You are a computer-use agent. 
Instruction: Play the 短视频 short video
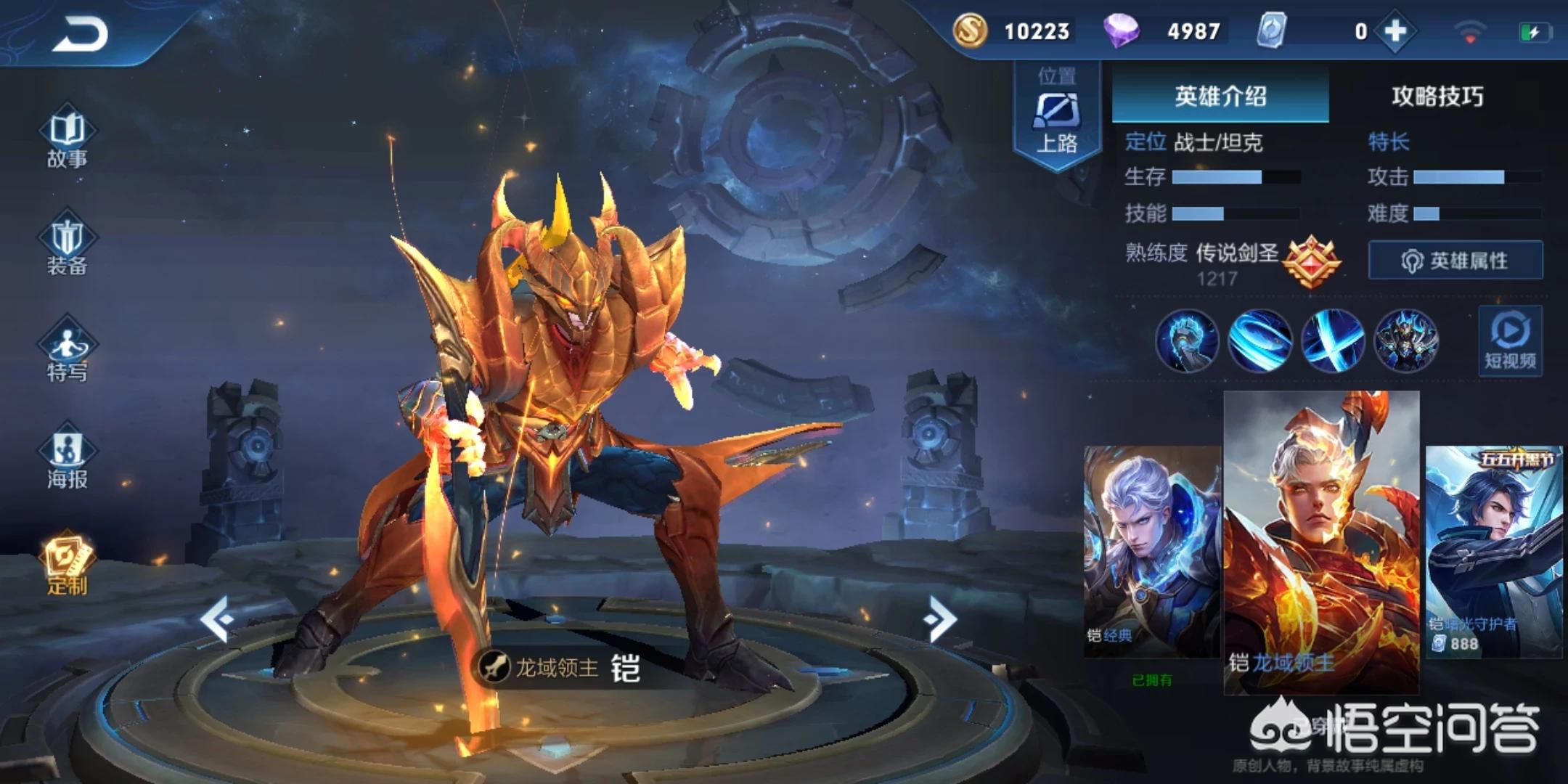1510,341
